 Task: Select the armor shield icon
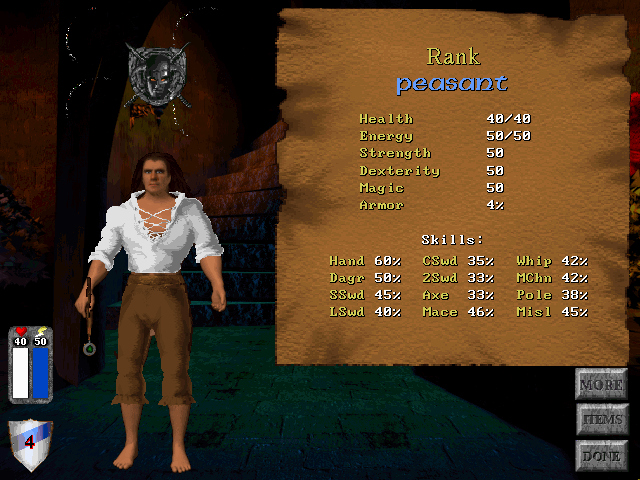pos(30,444)
